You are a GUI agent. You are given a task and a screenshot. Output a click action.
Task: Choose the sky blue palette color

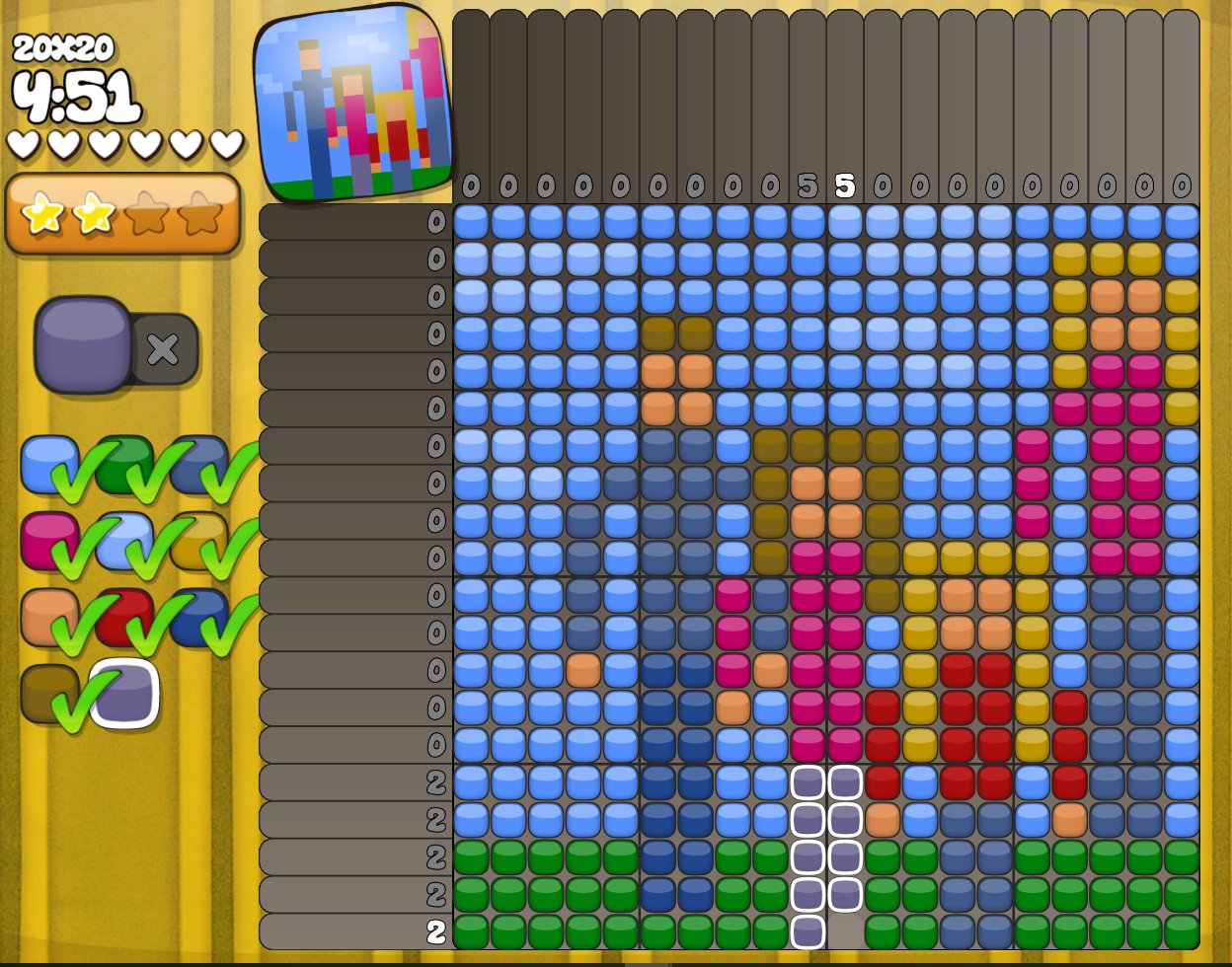point(48,464)
